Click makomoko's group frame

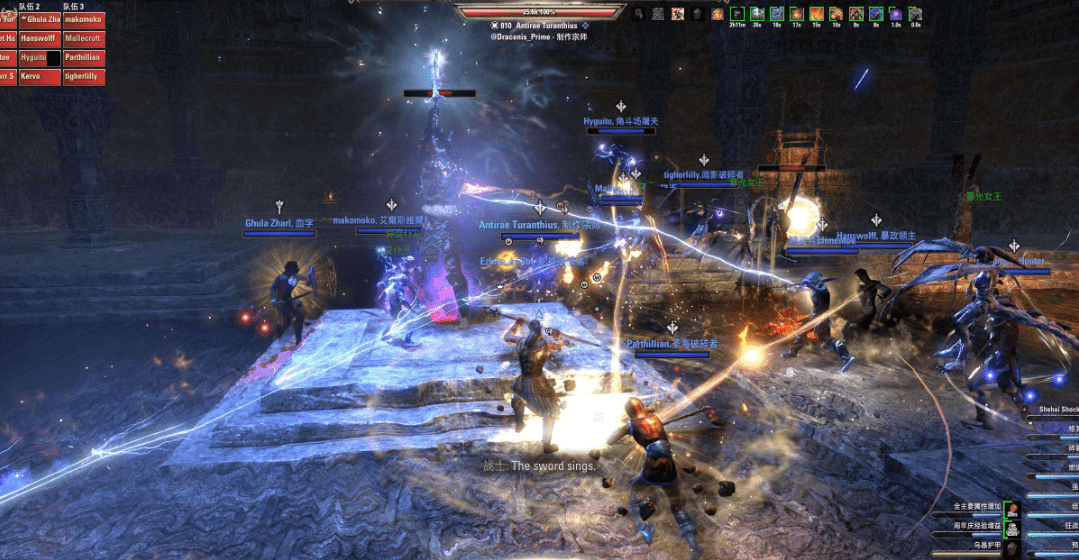point(84,19)
